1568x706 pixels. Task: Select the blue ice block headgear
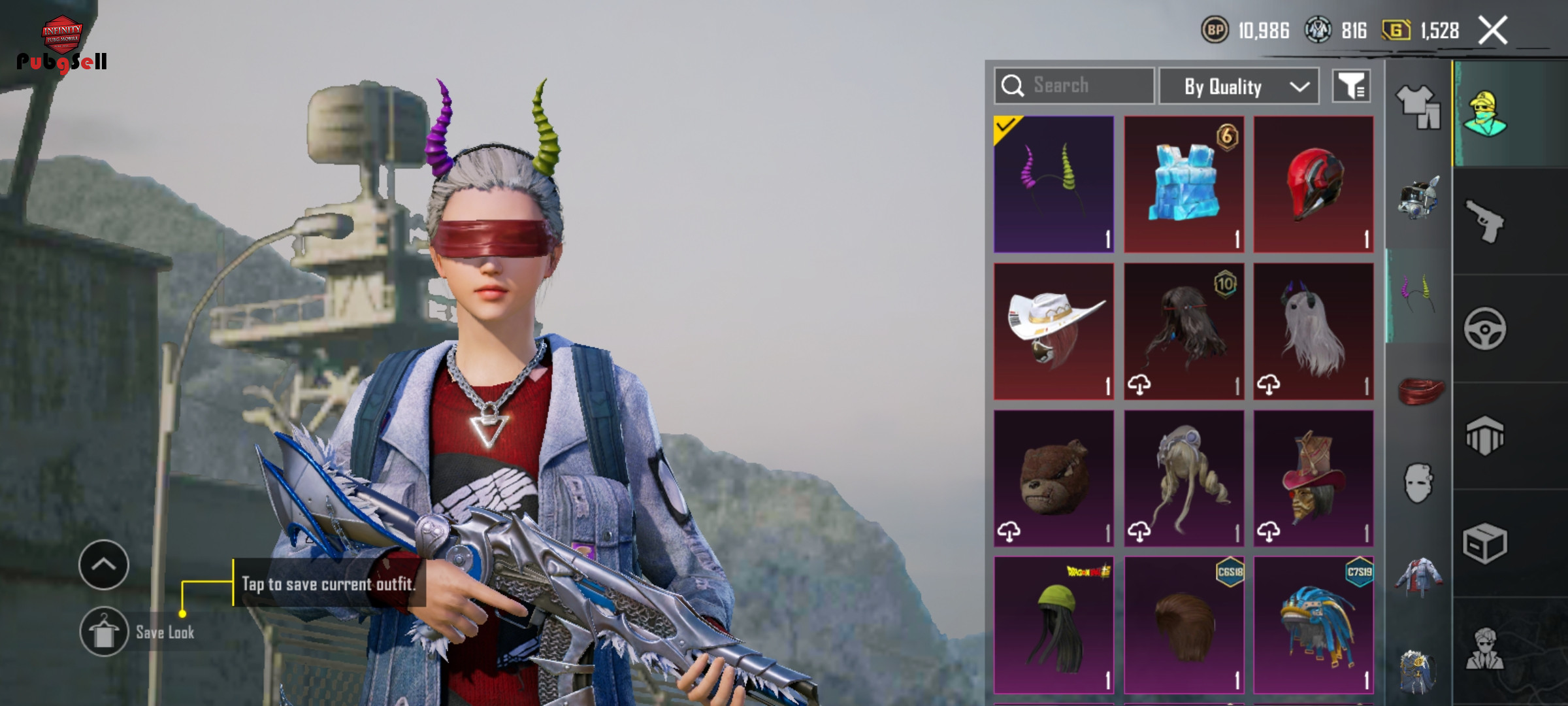coord(1184,184)
